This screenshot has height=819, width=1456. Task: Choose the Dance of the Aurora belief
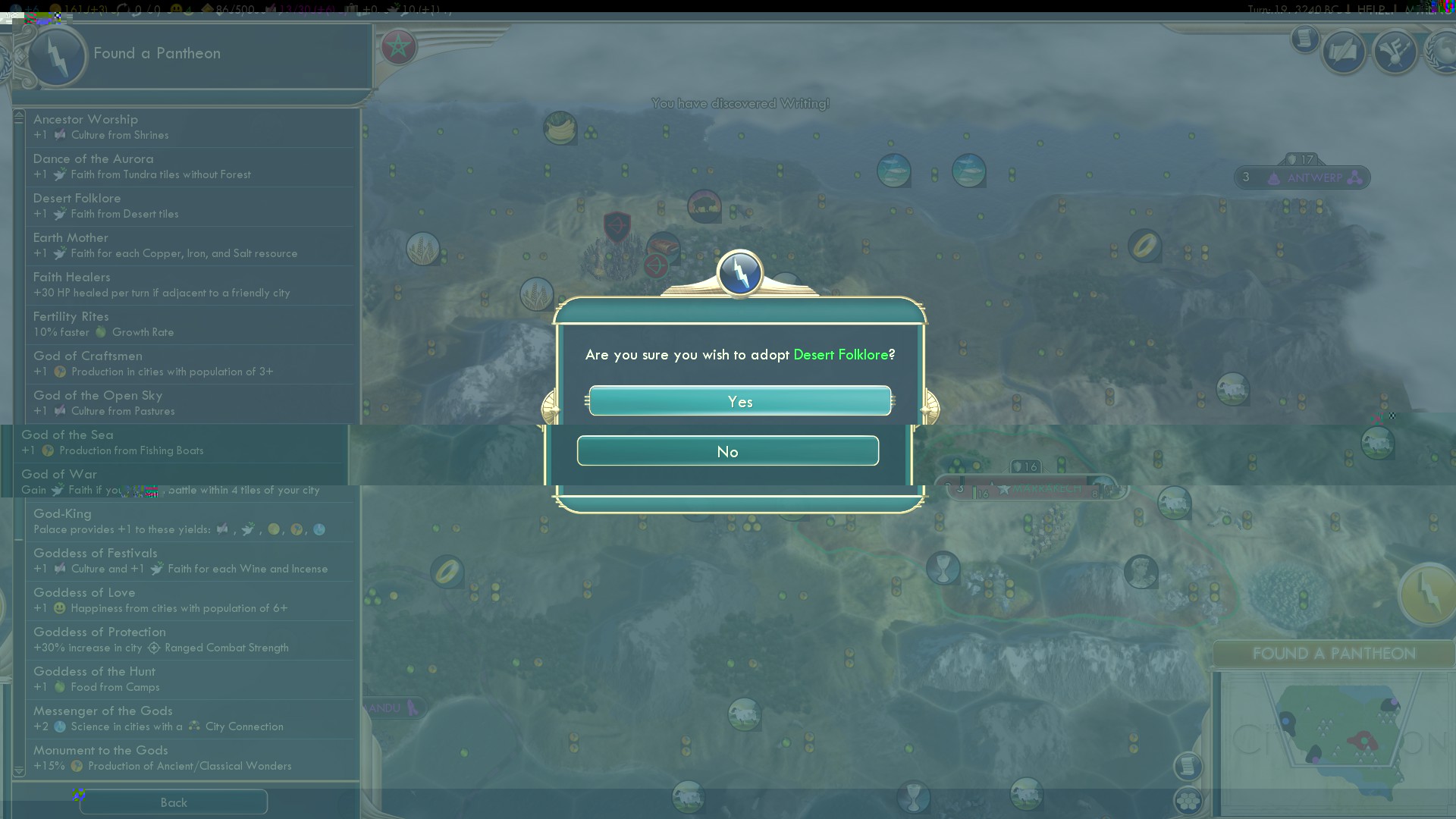[190, 167]
